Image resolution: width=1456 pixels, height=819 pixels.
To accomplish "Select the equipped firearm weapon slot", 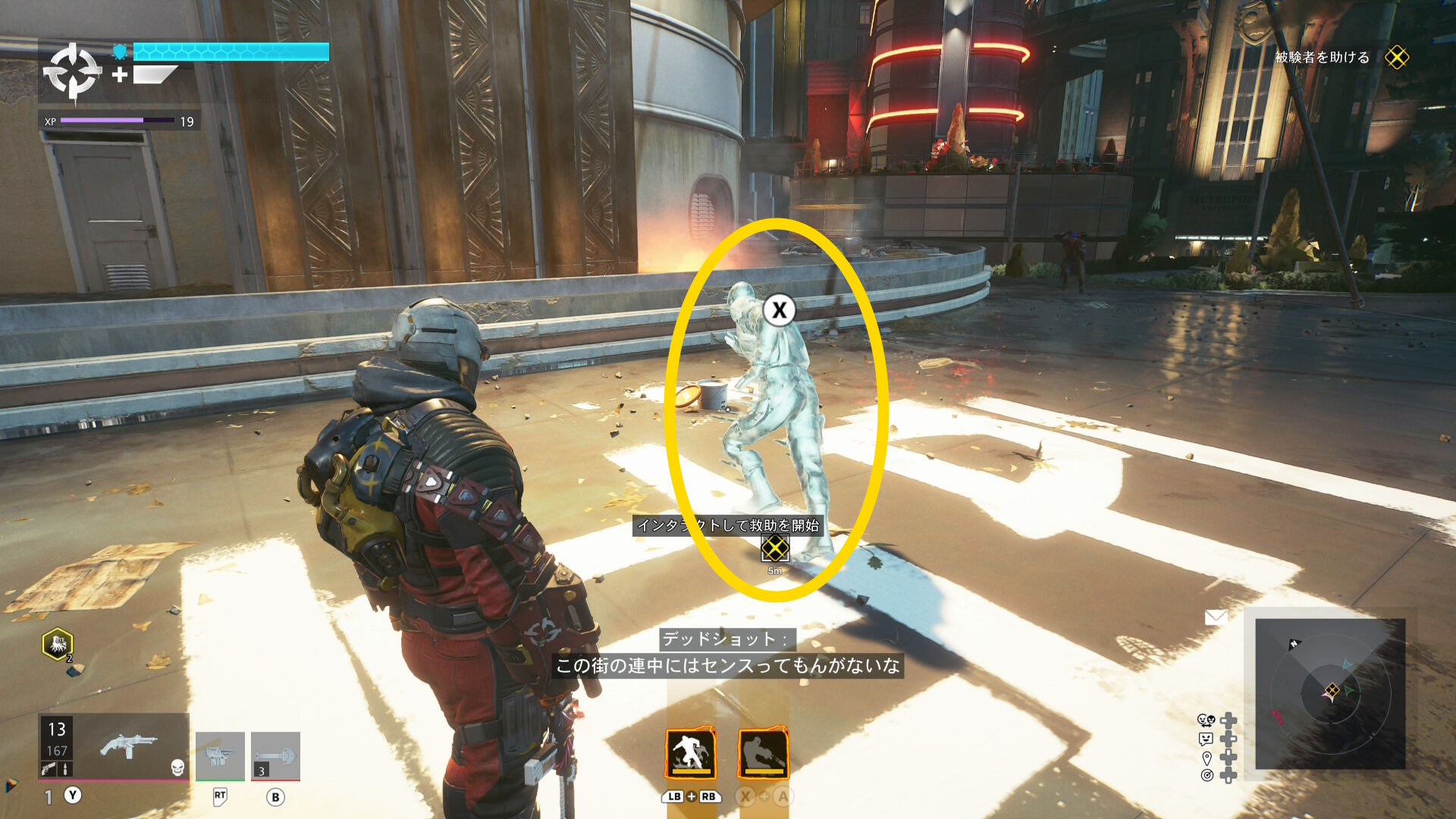I will point(129,746).
